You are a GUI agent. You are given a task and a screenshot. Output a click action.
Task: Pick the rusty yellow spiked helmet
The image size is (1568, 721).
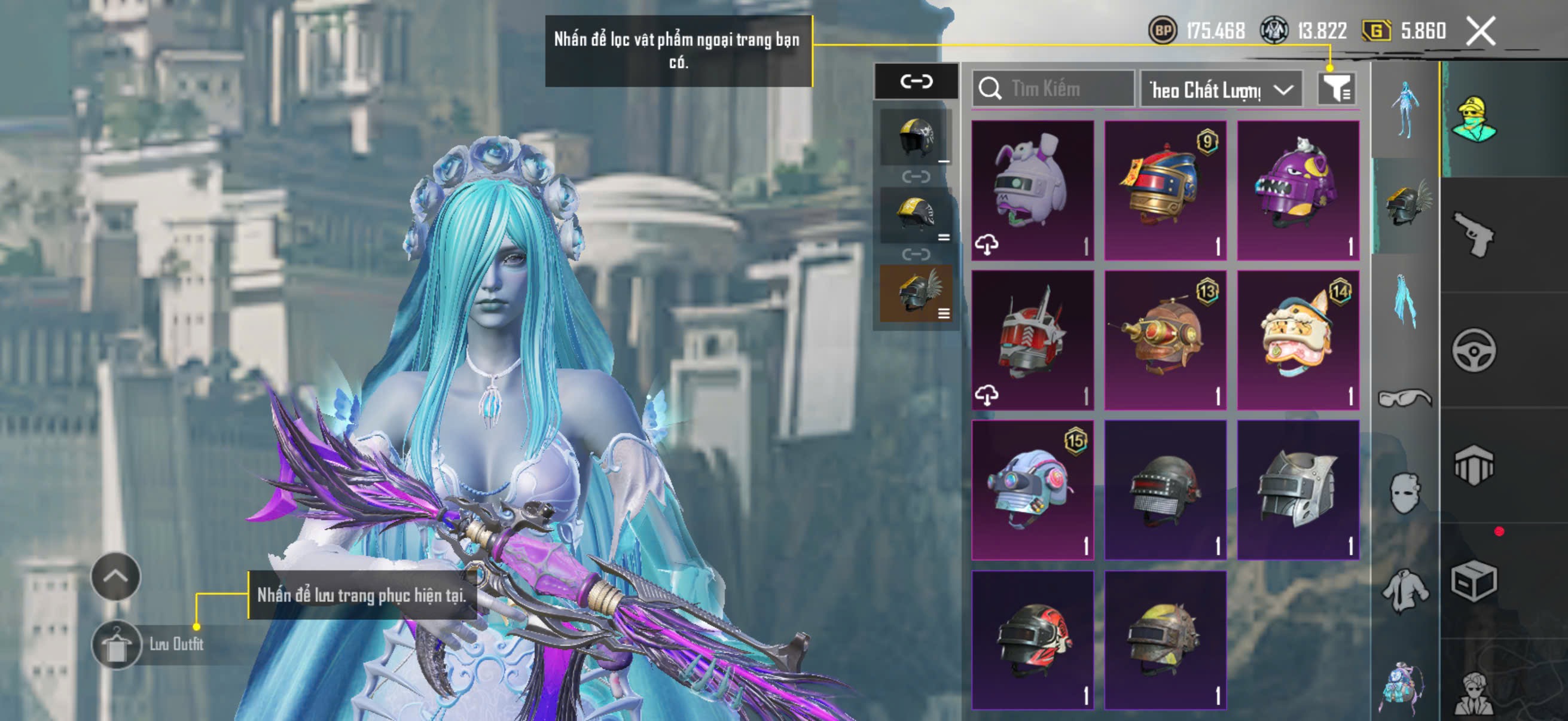coord(1165,640)
